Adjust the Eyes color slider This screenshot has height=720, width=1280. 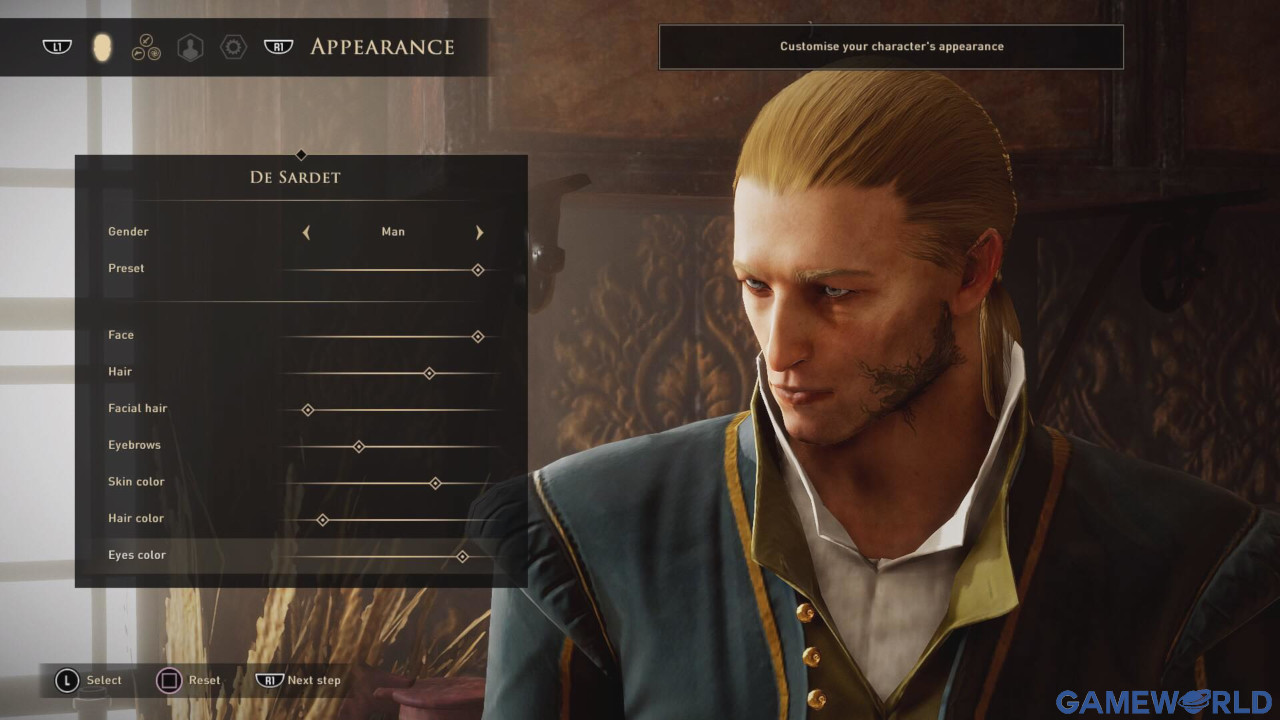click(462, 556)
